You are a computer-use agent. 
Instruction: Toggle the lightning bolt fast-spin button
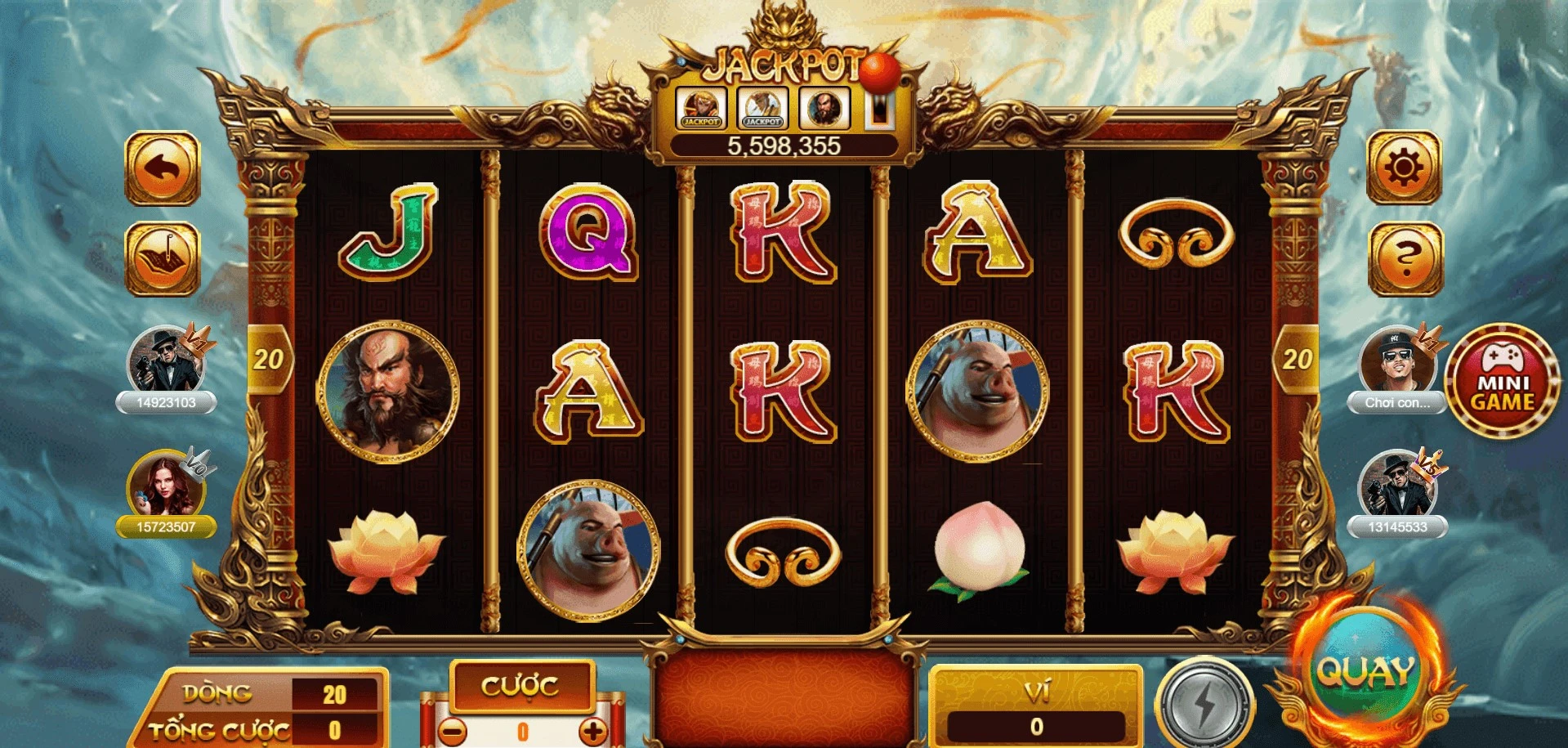click(1204, 702)
